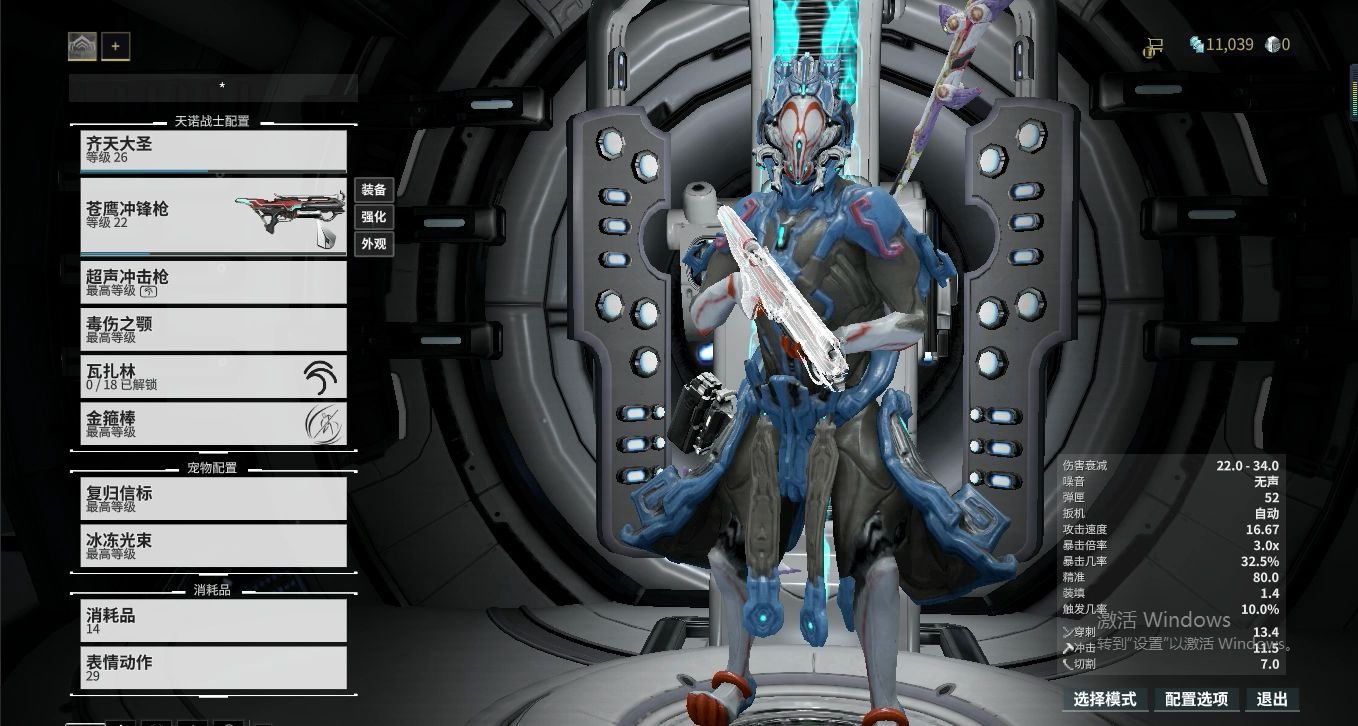This screenshot has width=1358, height=726.
Task: Click the 装备 button
Action: coord(373,190)
